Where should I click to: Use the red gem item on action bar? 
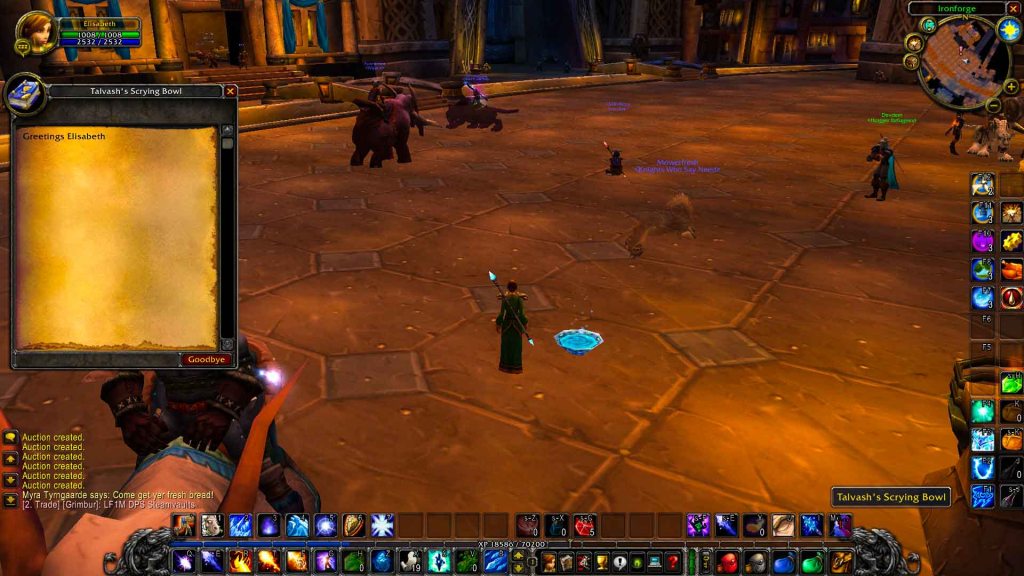point(584,525)
